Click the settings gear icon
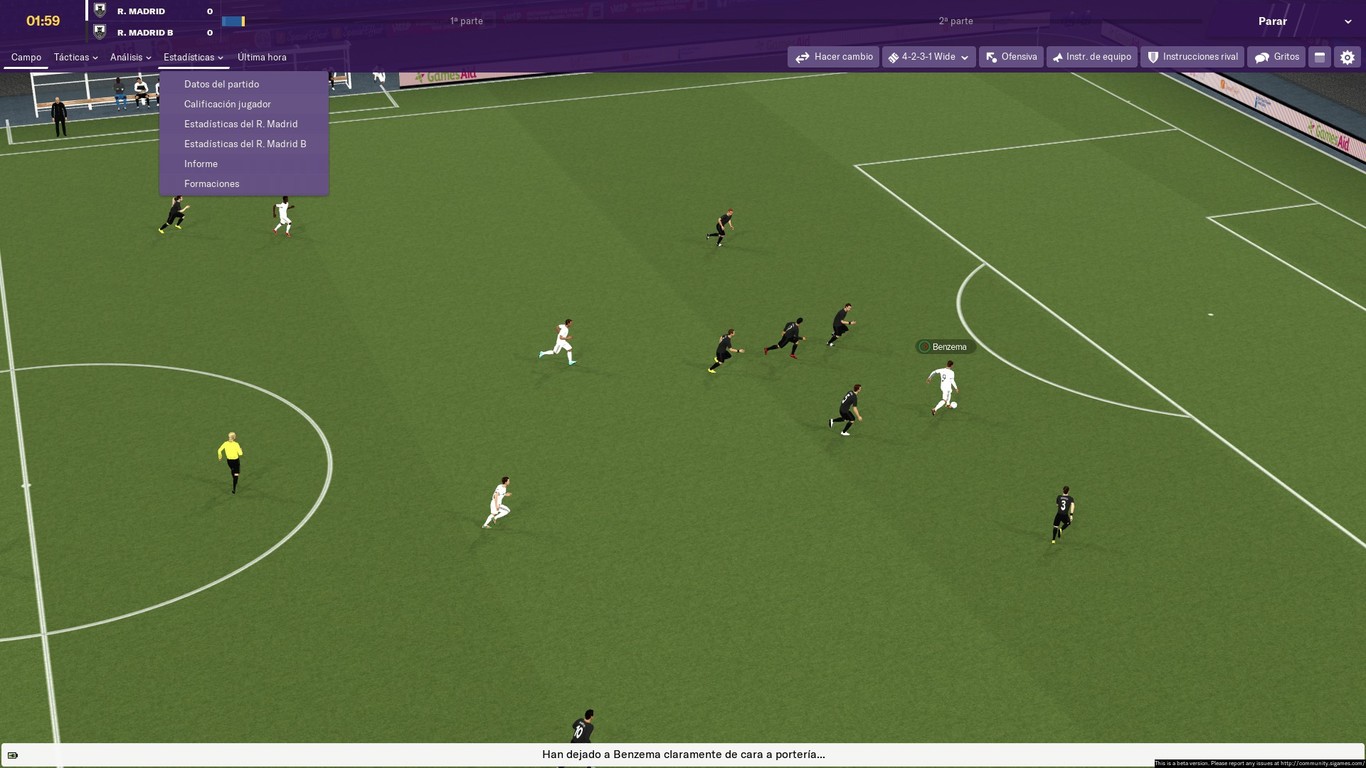Viewport: 1366px width, 768px height. pos(1348,57)
